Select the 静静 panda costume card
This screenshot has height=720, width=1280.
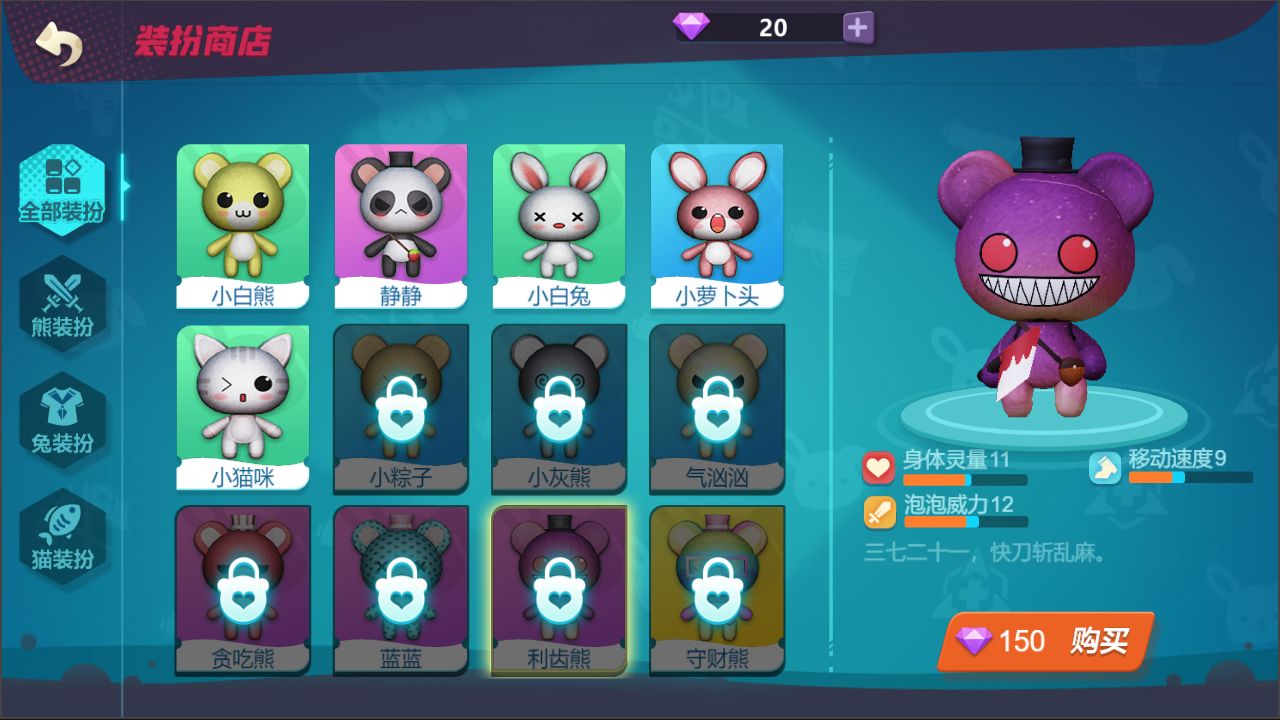(401, 226)
